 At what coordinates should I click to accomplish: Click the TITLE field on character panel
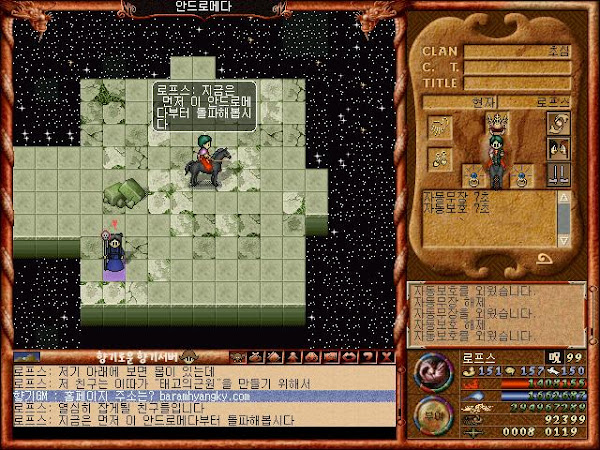click(x=514, y=83)
